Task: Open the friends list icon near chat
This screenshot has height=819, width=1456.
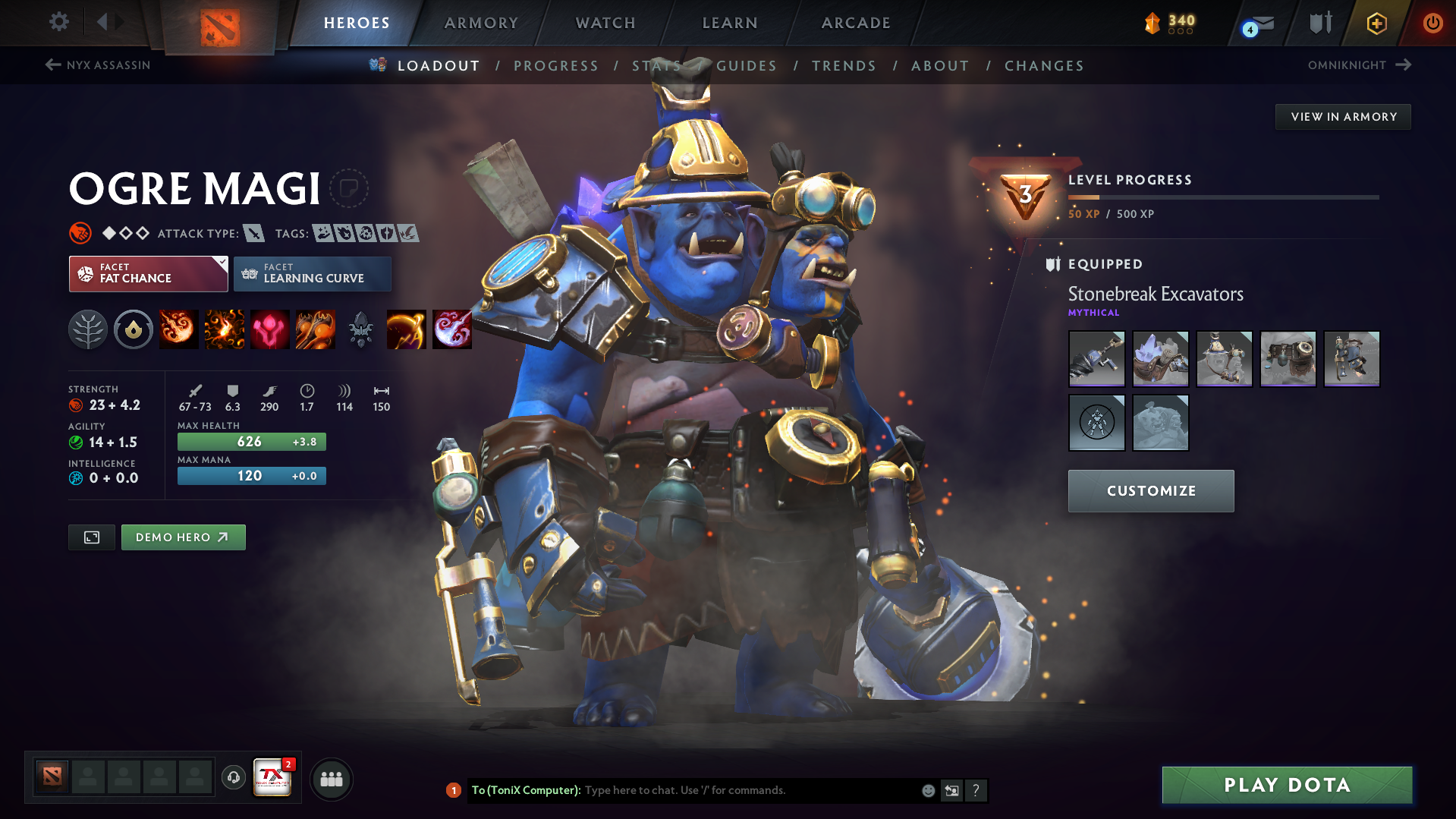Action: point(332,779)
